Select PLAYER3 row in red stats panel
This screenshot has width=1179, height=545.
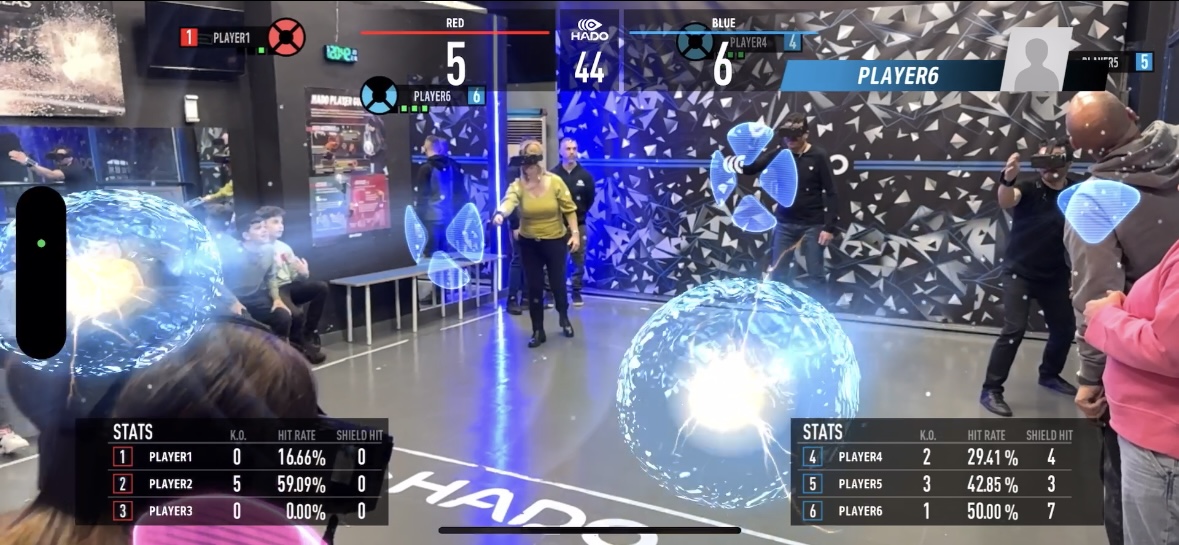[240, 511]
